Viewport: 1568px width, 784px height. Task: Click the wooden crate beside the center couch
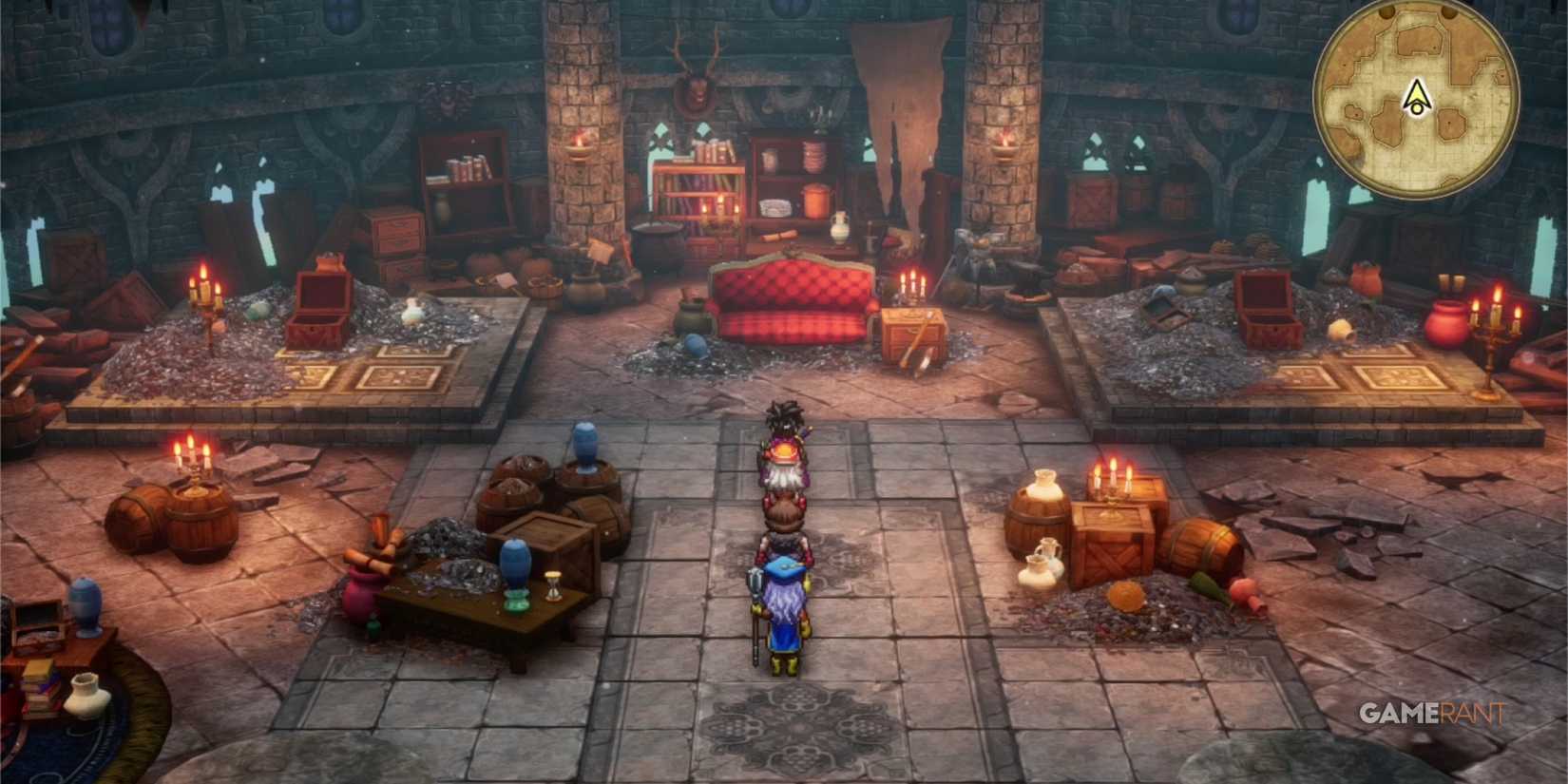click(910, 333)
